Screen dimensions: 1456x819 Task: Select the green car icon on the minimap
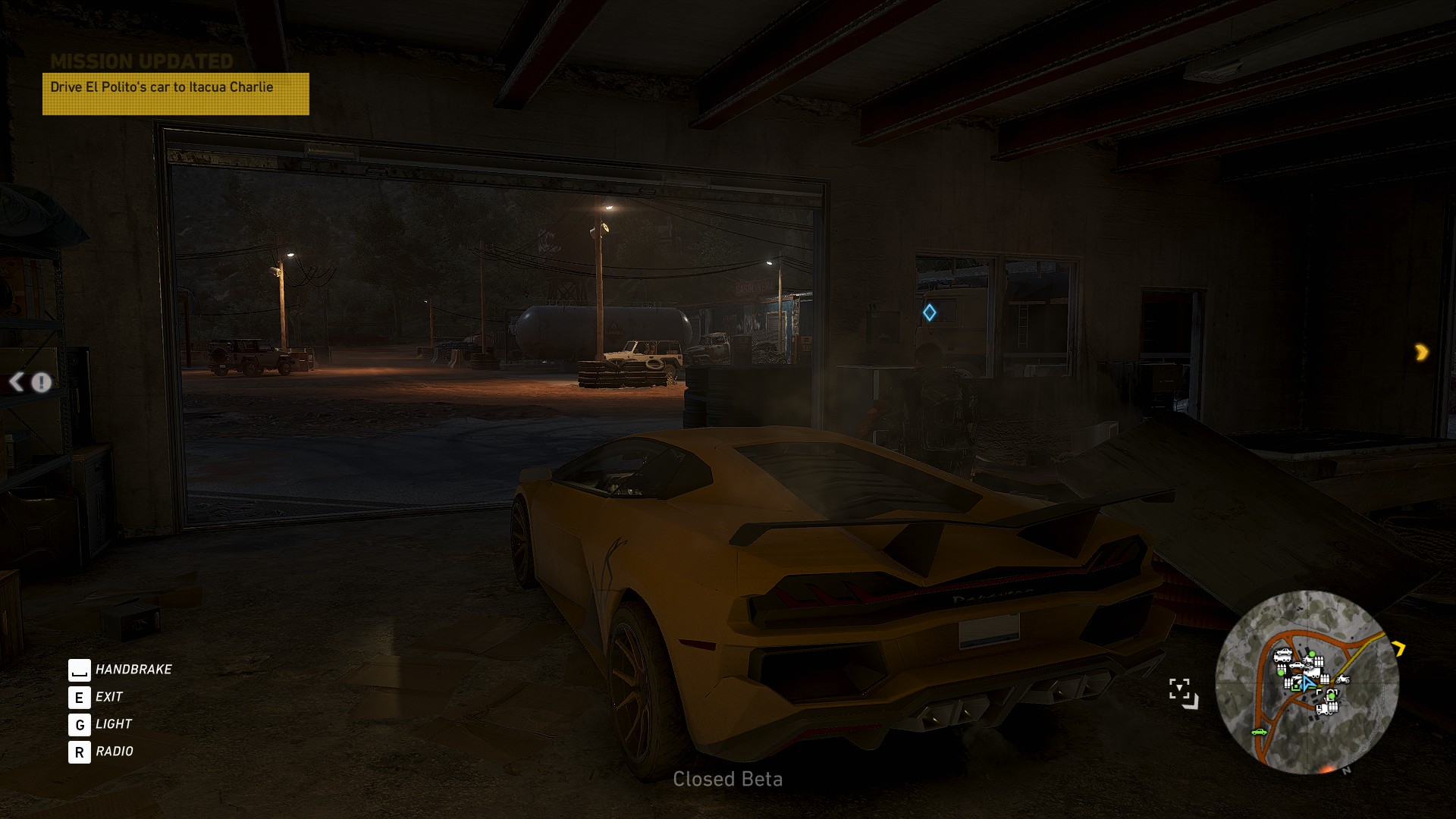[1260, 732]
